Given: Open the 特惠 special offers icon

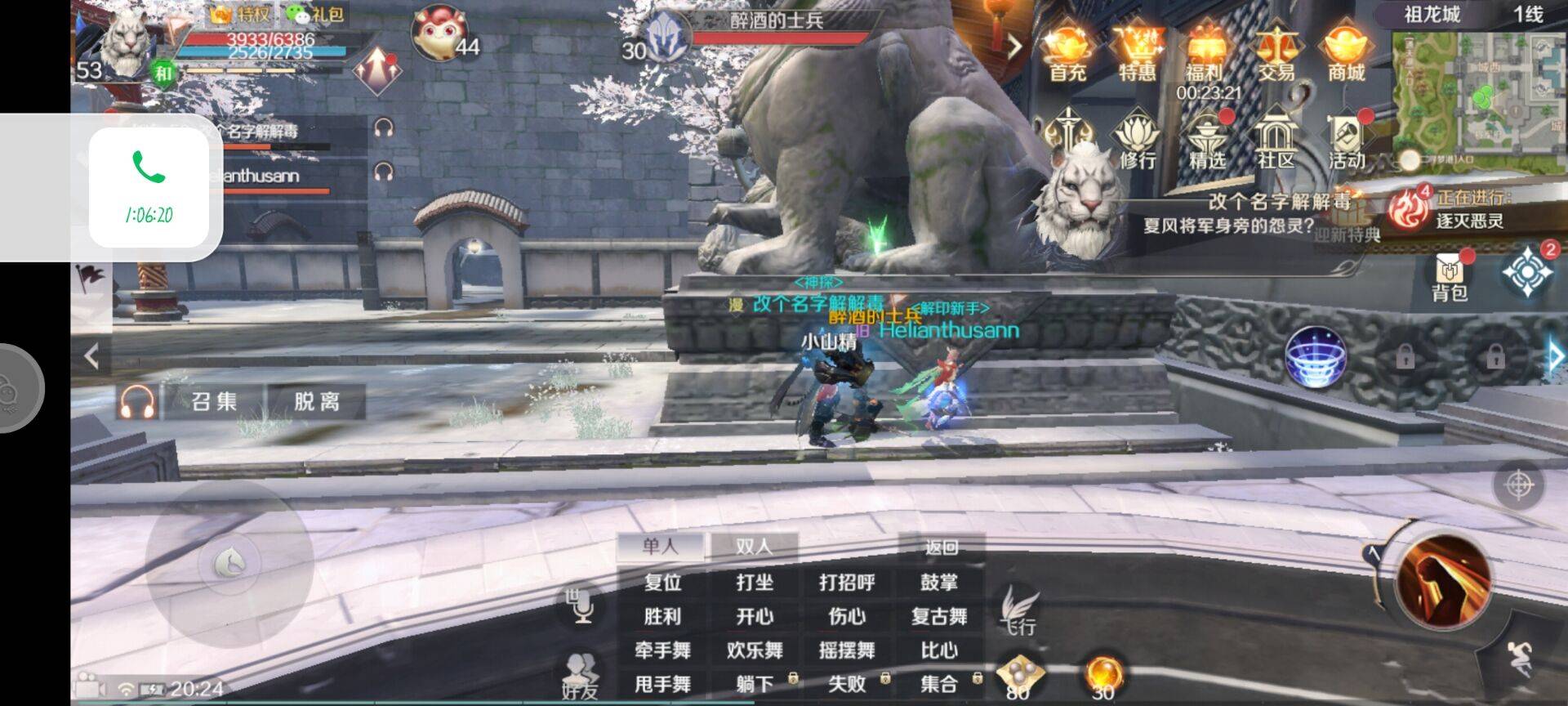Looking at the screenshot, I should (x=1137, y=53).
